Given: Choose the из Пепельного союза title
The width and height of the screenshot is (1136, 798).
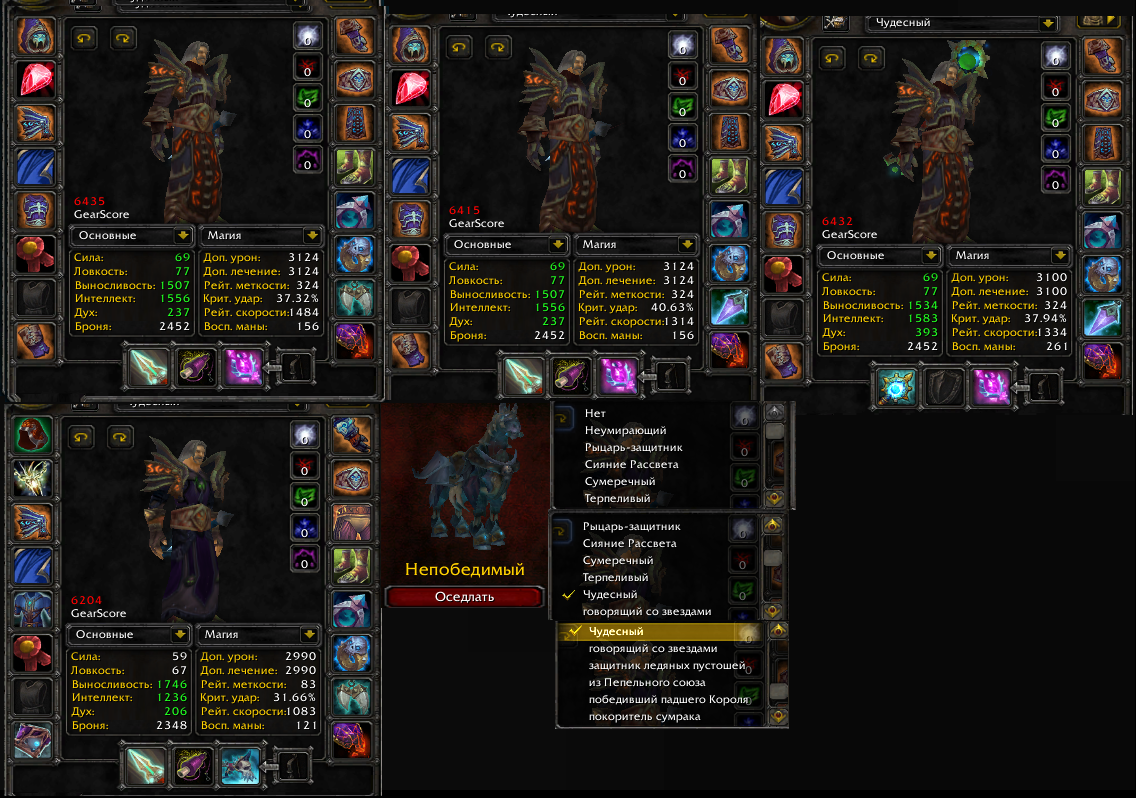Looking at the screenshot, I should point(647,682).
